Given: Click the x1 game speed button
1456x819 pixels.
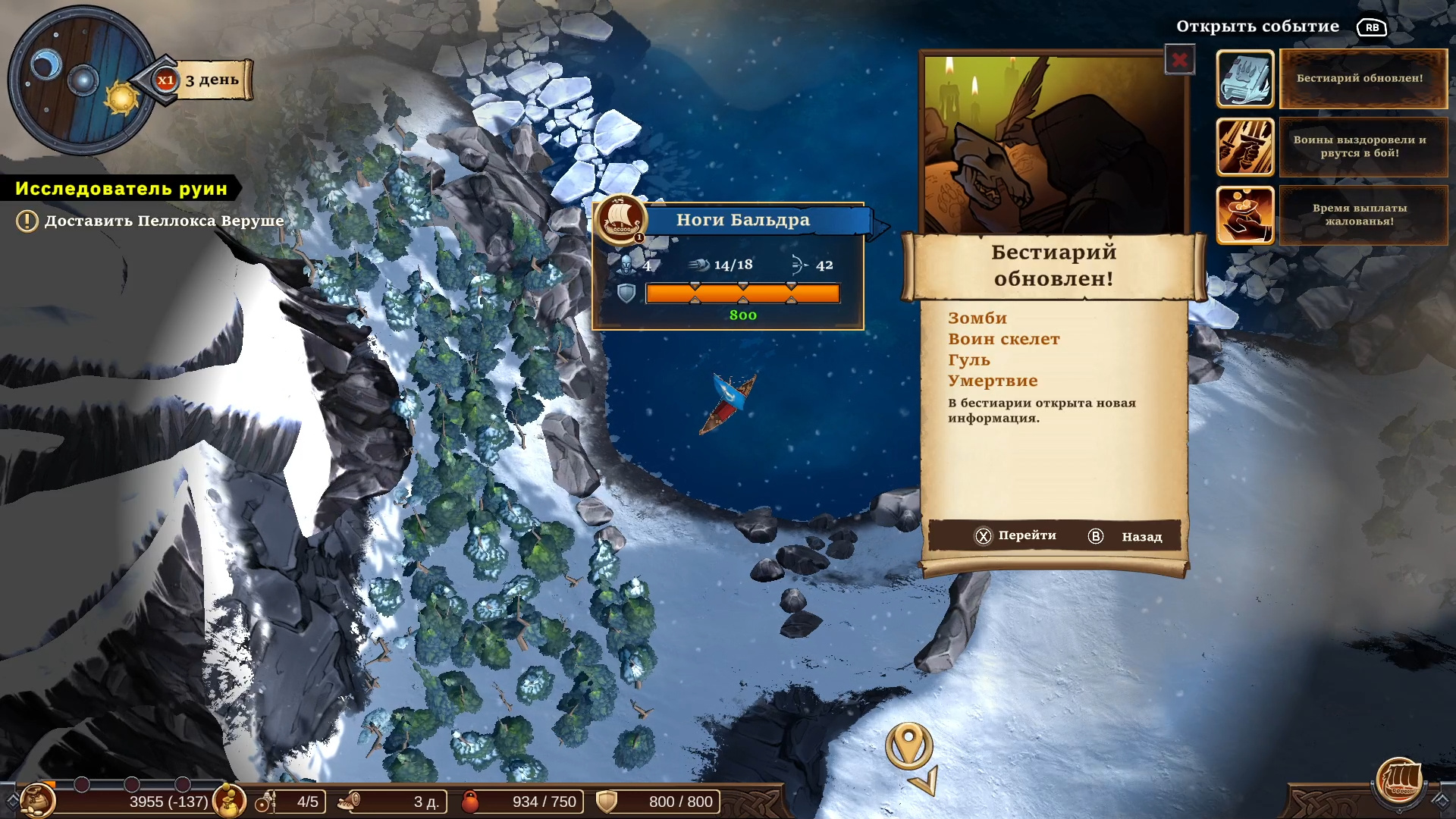Looking at the screenshot, I should click(165, 80).
